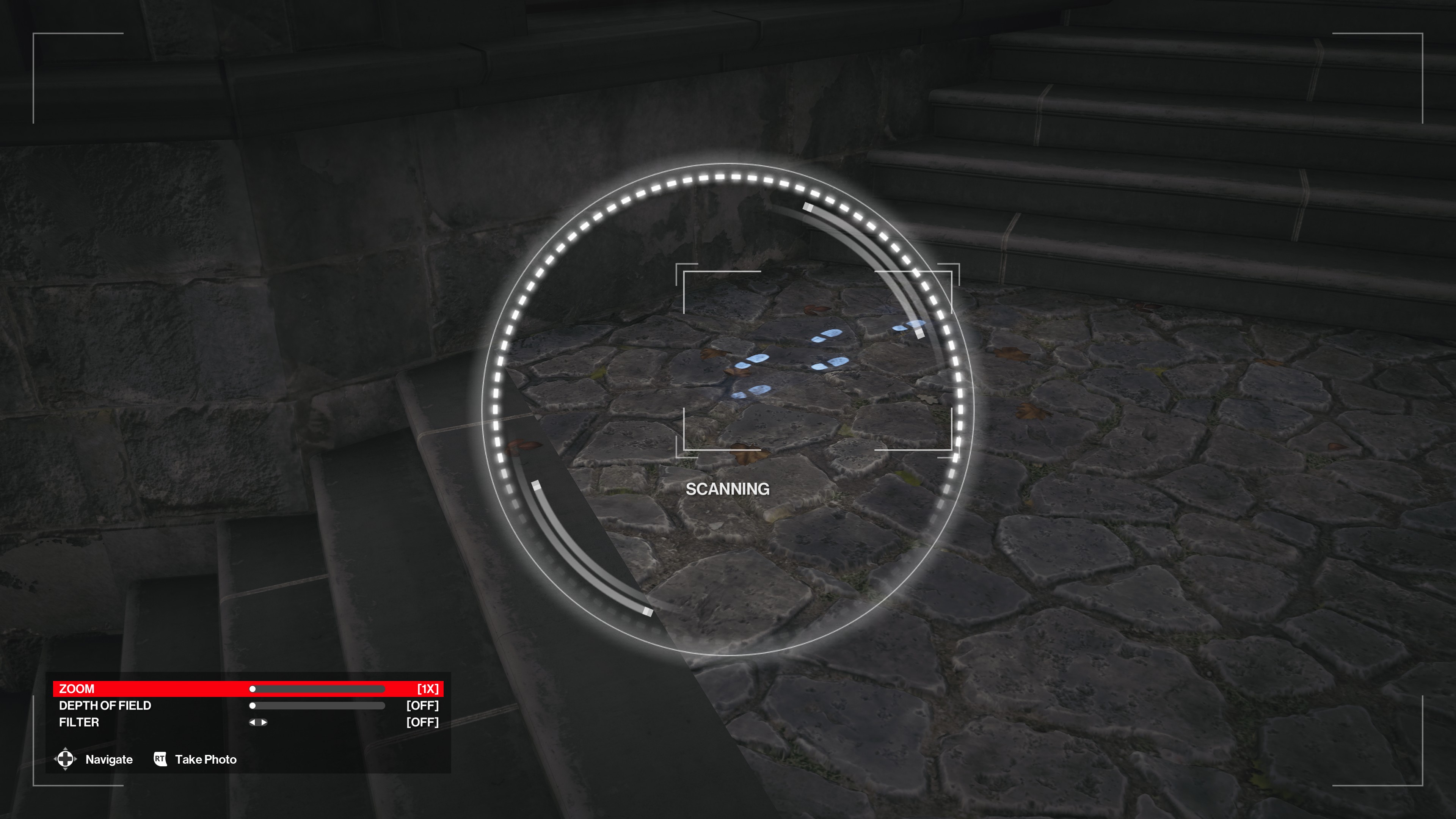Click the FILTER right arrow
1456x819 pixels.
(x=264, y=722)
